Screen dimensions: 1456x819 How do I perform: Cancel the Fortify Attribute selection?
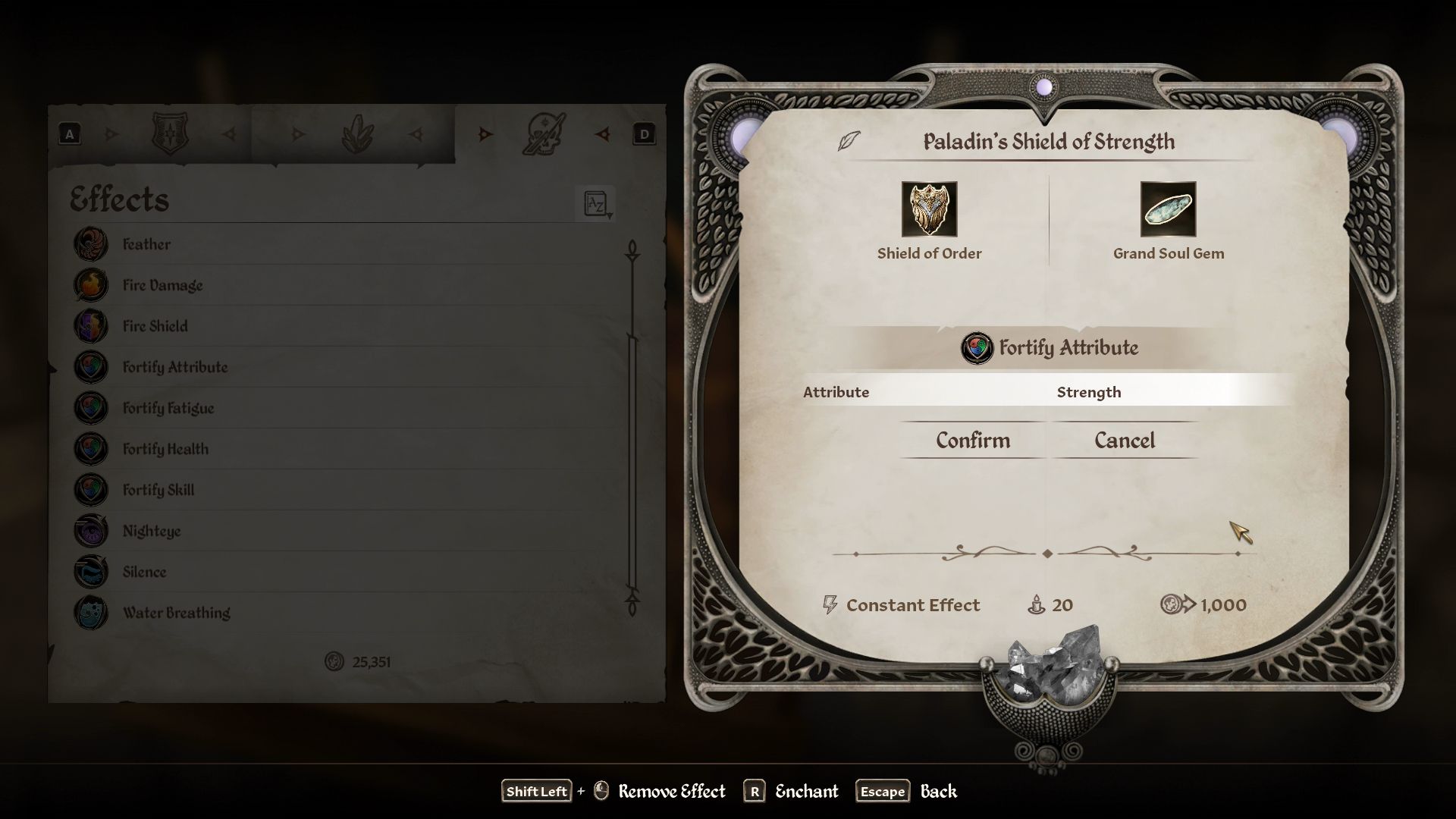[1124, 441]
